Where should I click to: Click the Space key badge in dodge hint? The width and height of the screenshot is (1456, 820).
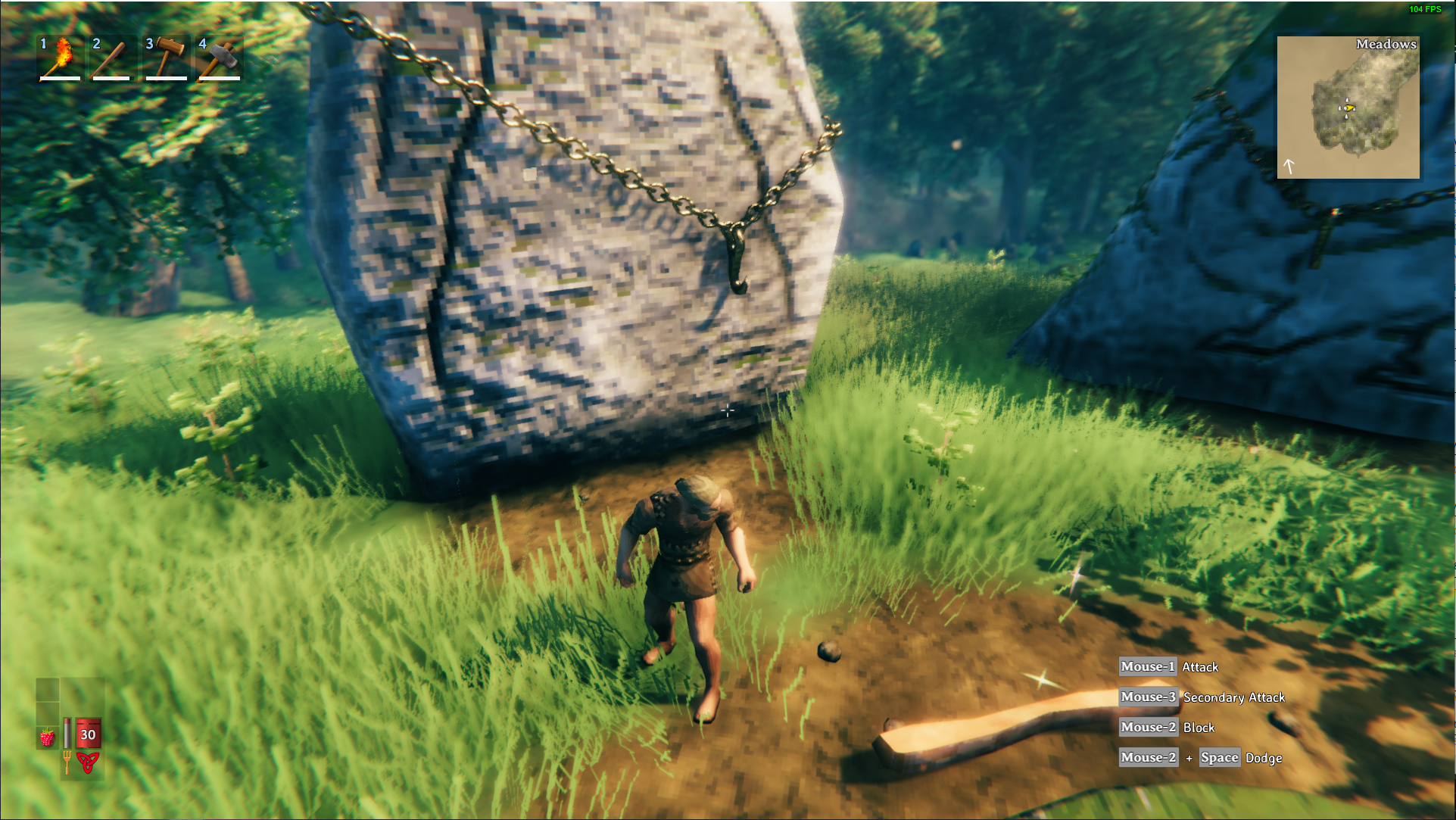coord(1219,757)
